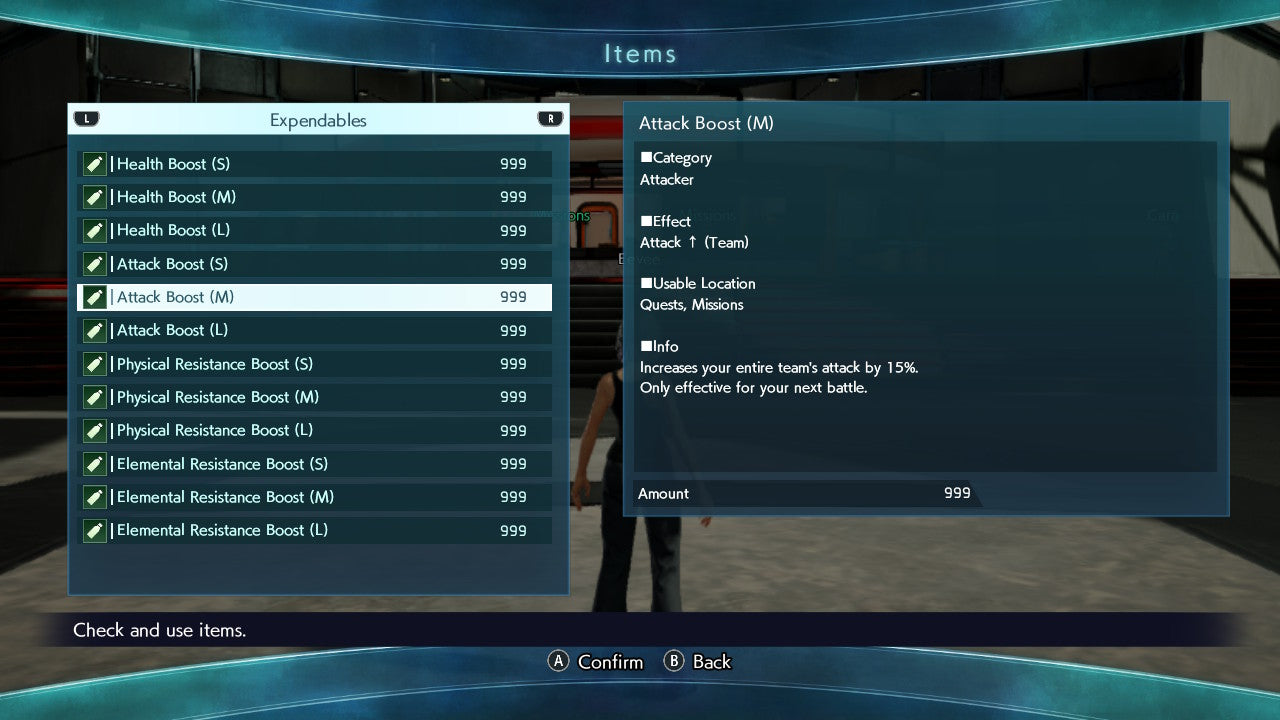Pick the Health Boost (L) entry
1280x720 pixels.
pos(315,230)
